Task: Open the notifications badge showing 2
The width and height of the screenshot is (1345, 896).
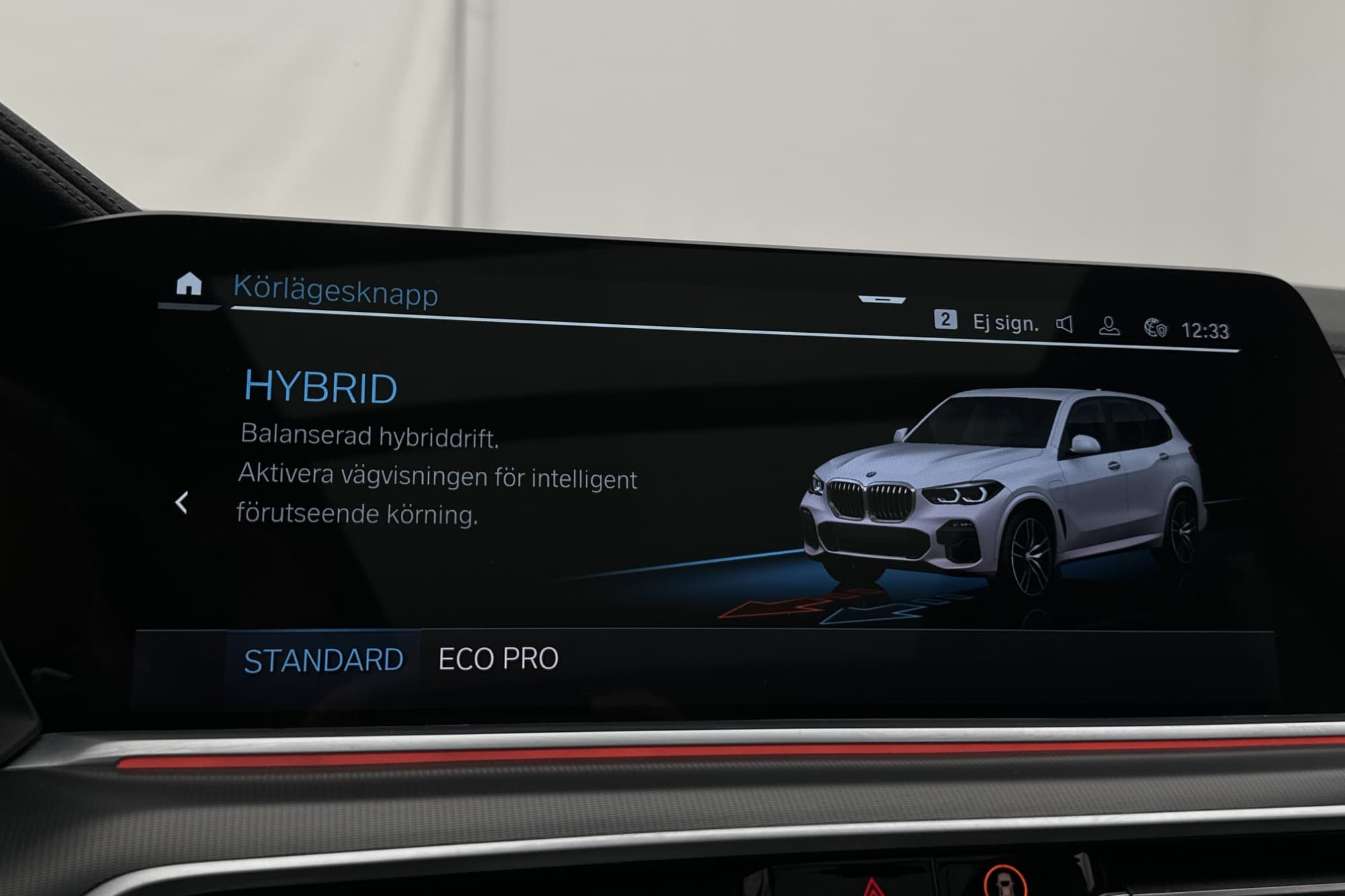Action: point(945,319)
